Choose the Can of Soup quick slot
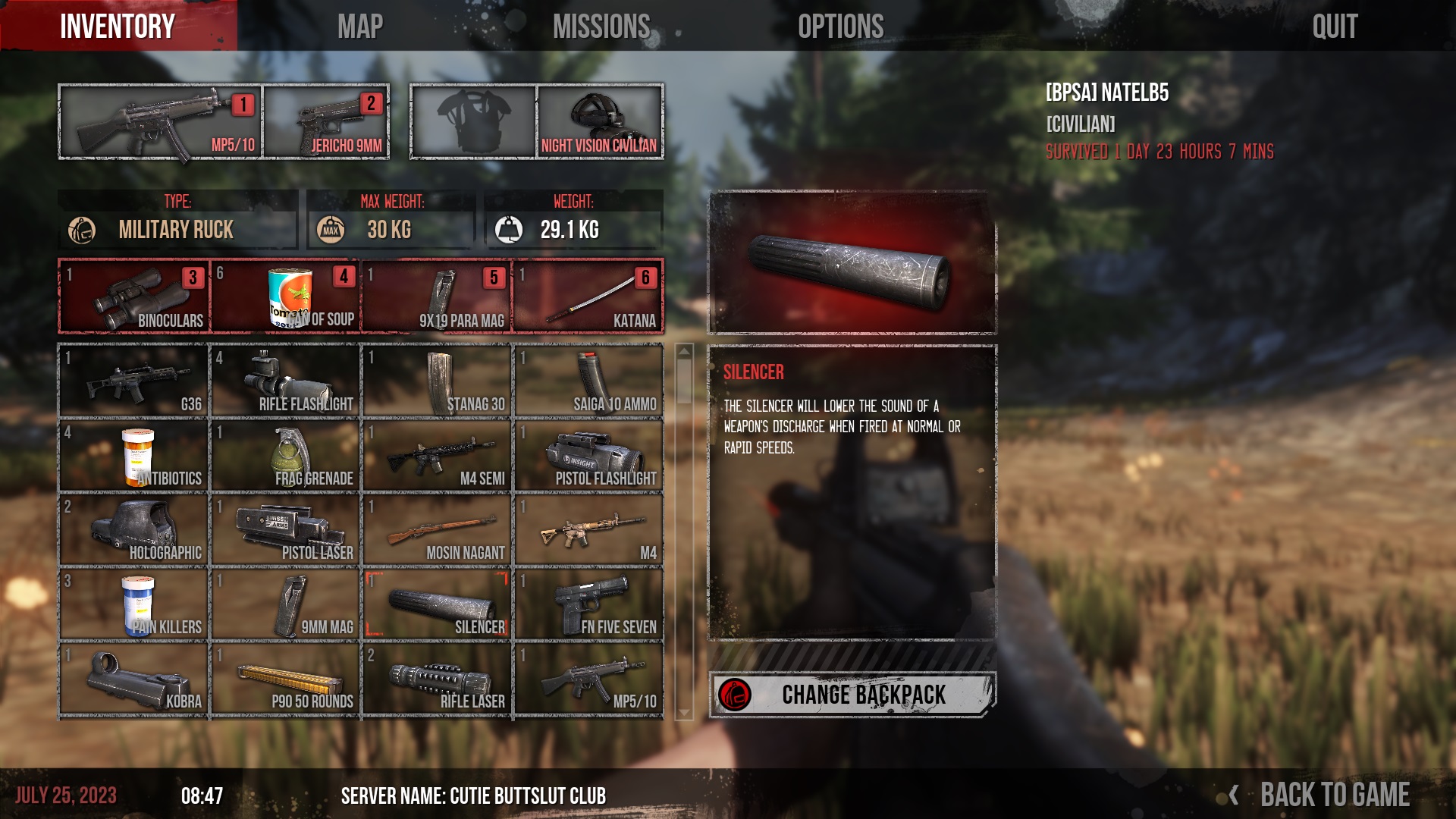The image size is (1456, 819). pos(286,297)
